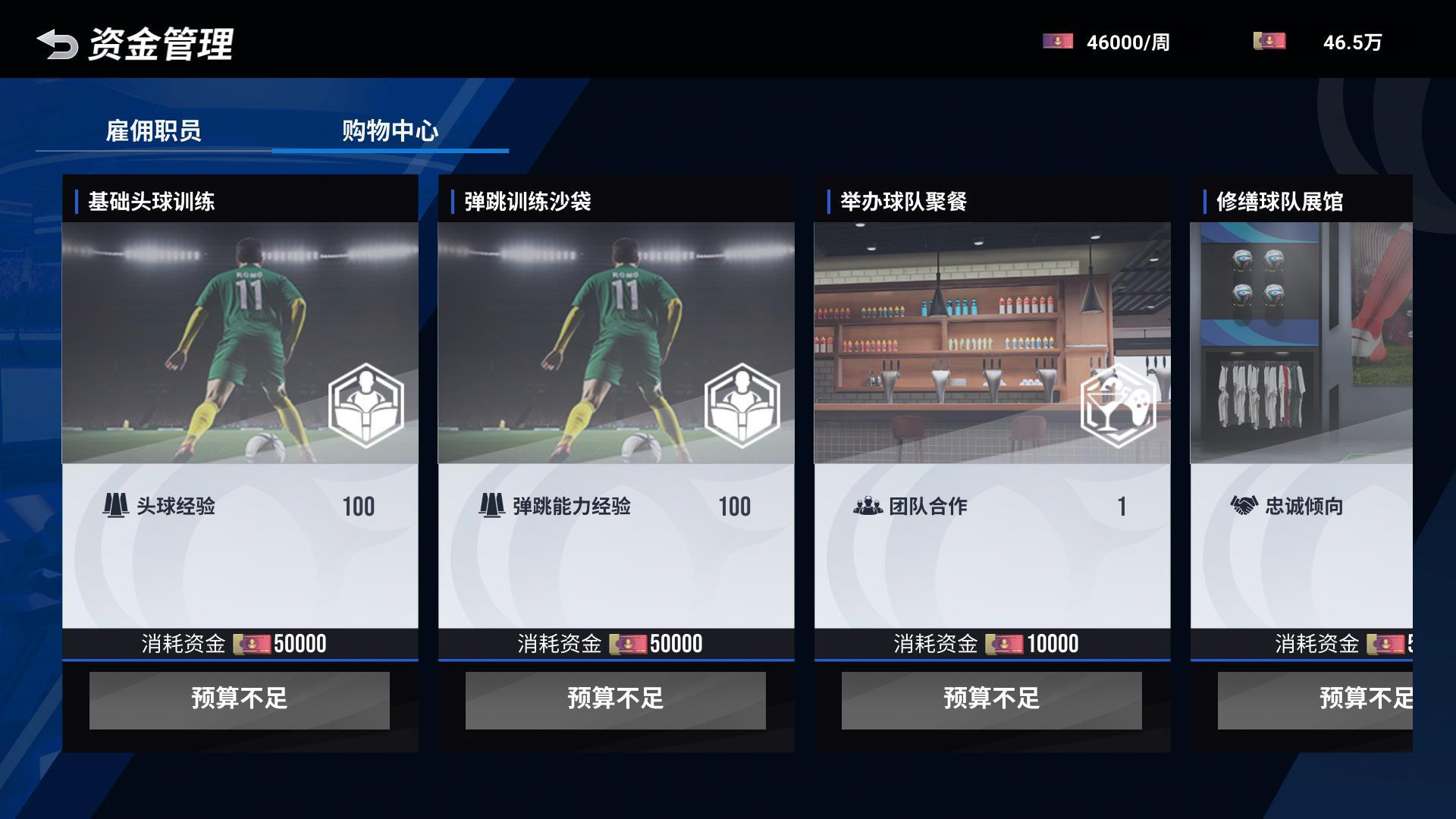Click the stat icon beside 头球经验
The height and width of the screenshot is (819, 1456).
click(x=115, y=507)
